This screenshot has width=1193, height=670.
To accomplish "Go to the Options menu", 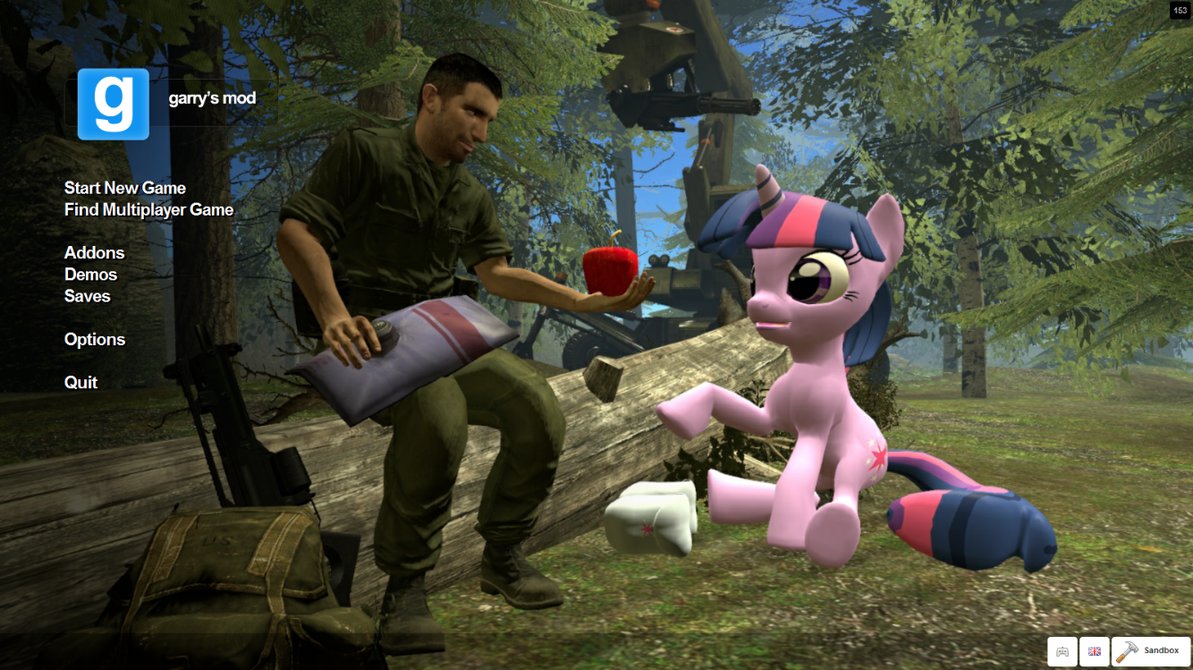I will [95, 340].
